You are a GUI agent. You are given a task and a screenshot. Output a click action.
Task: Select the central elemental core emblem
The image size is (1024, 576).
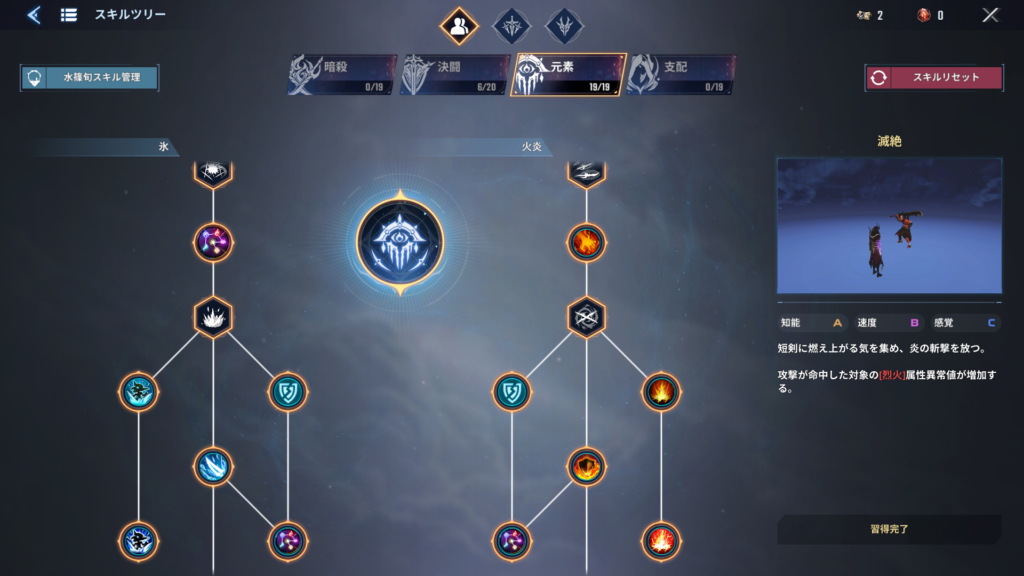(x=399, y=241)
